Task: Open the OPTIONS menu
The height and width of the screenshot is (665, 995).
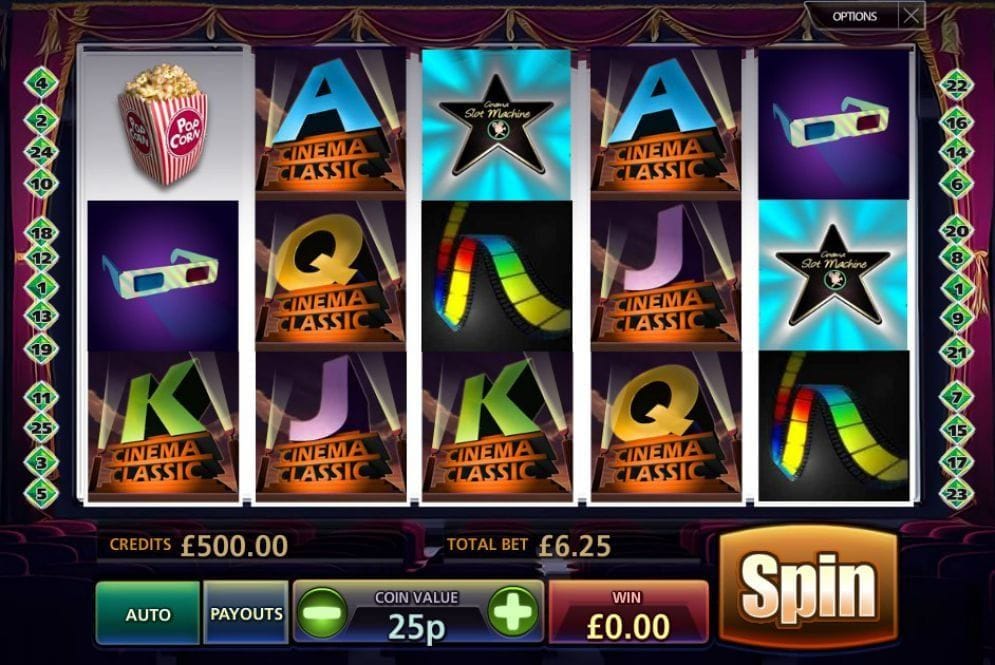Action: pyautogui.click(x=854, y=16)
